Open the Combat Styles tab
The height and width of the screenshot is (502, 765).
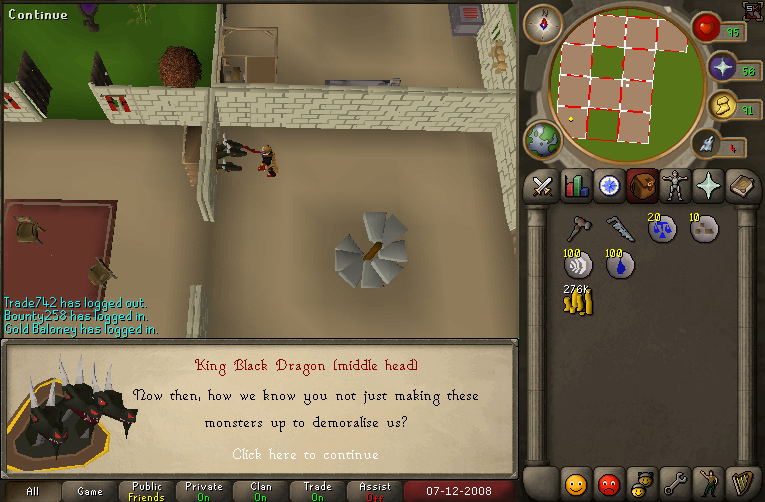pyautogui.click(x=542, y=186)
